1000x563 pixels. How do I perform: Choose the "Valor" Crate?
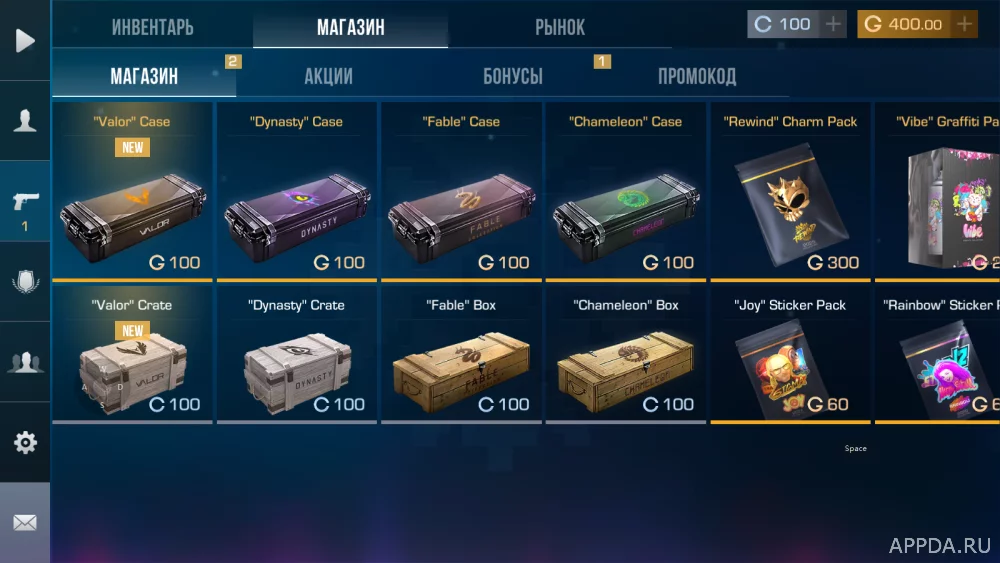(132, 357)
